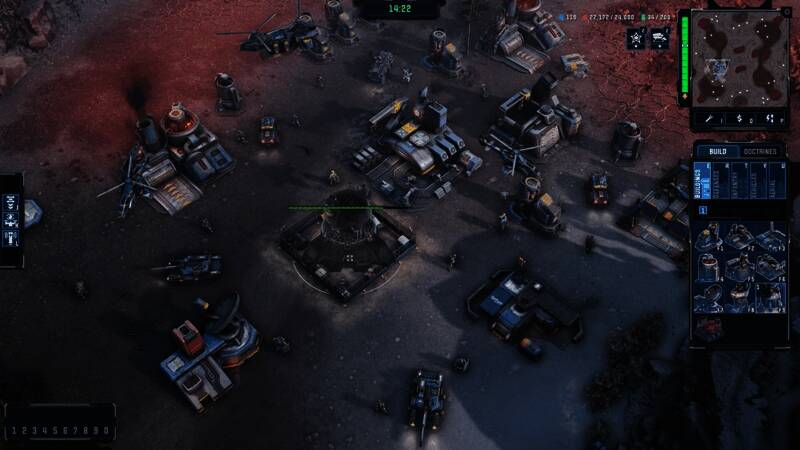Open the Aerial build category

pyautogui.click(x=770, y=181)
